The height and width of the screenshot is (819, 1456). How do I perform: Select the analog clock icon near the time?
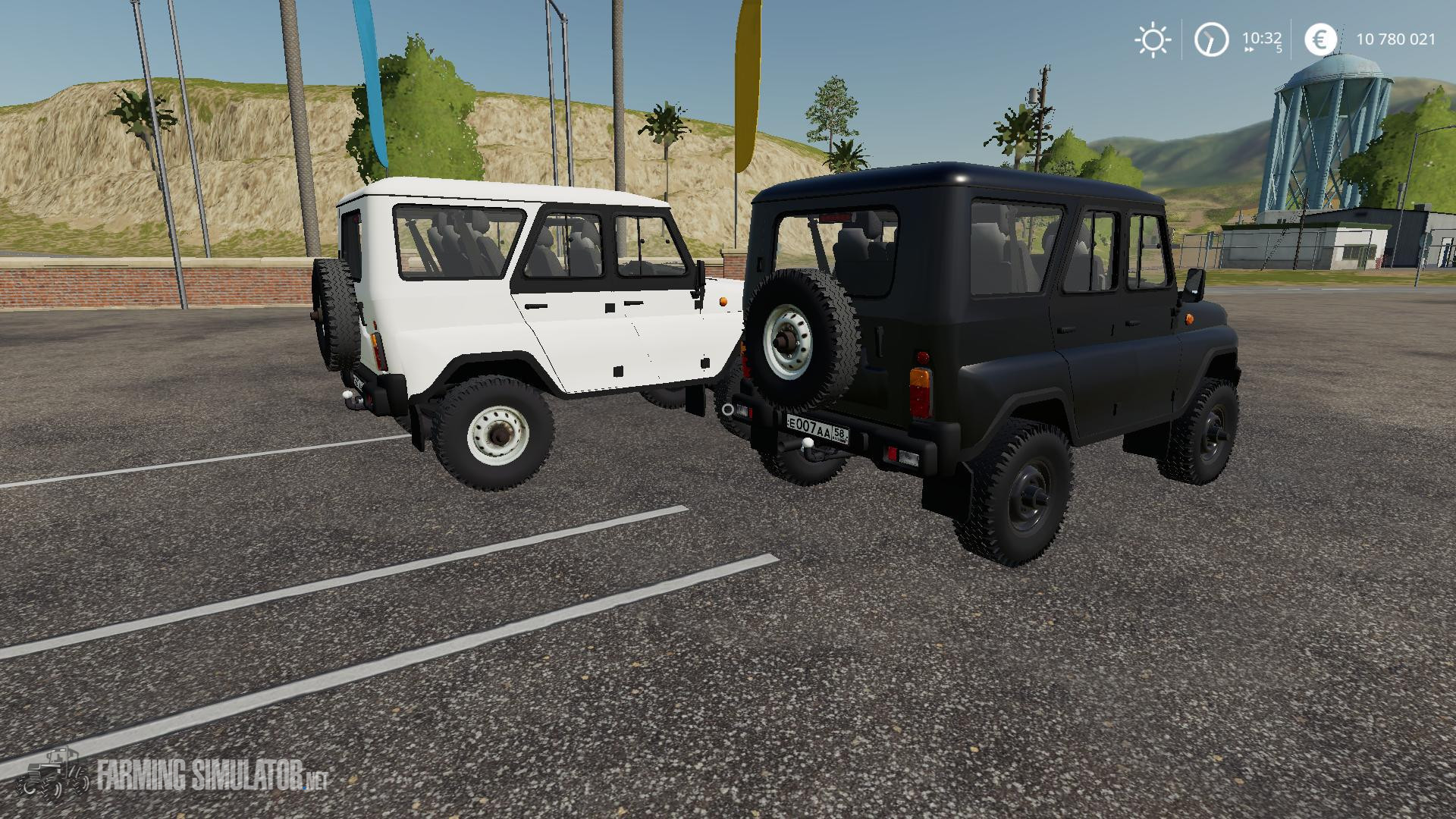pos(1212,39)
